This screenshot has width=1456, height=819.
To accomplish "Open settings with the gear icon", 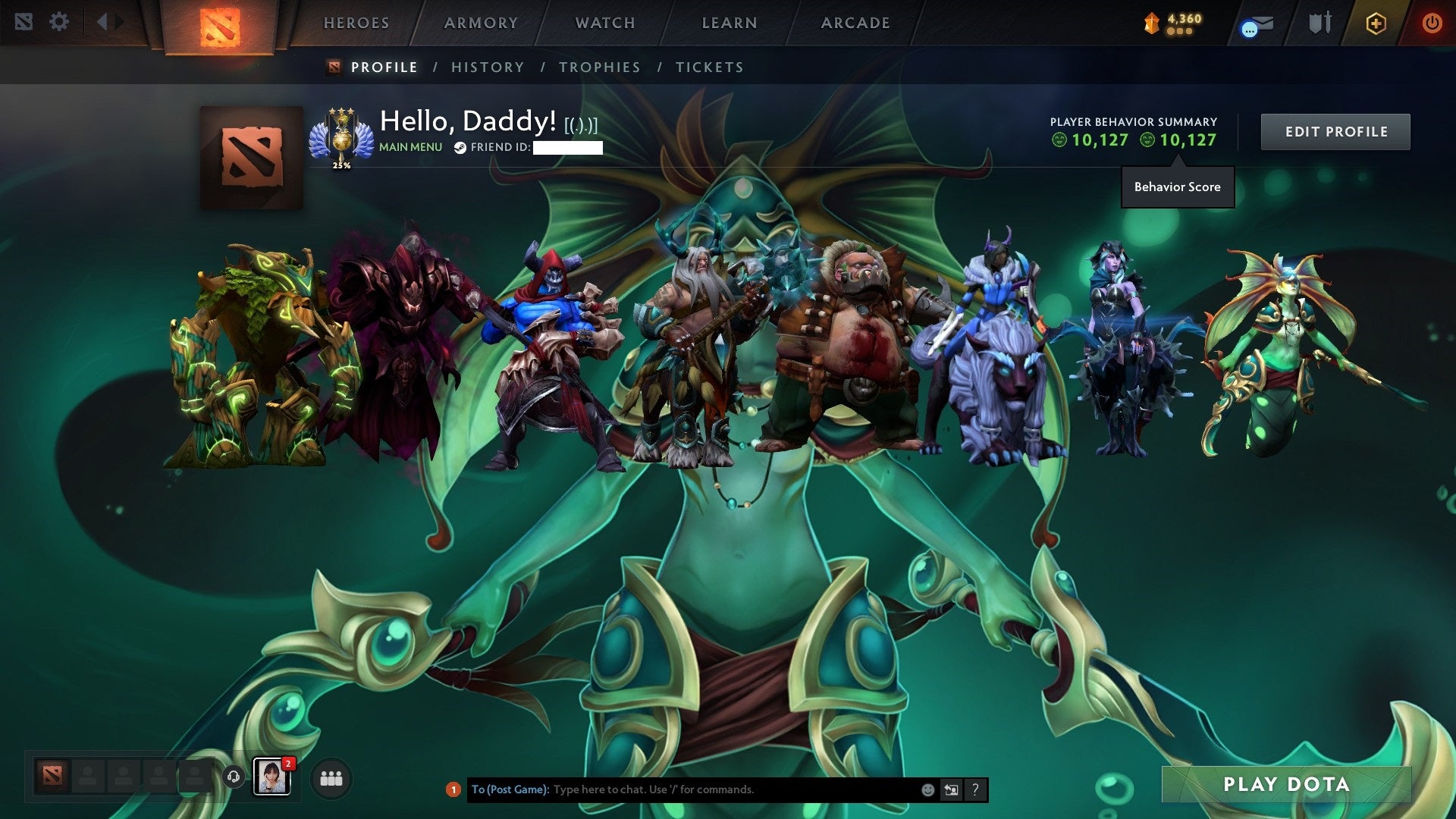I will pyautogui.click(x=59, y=21).
